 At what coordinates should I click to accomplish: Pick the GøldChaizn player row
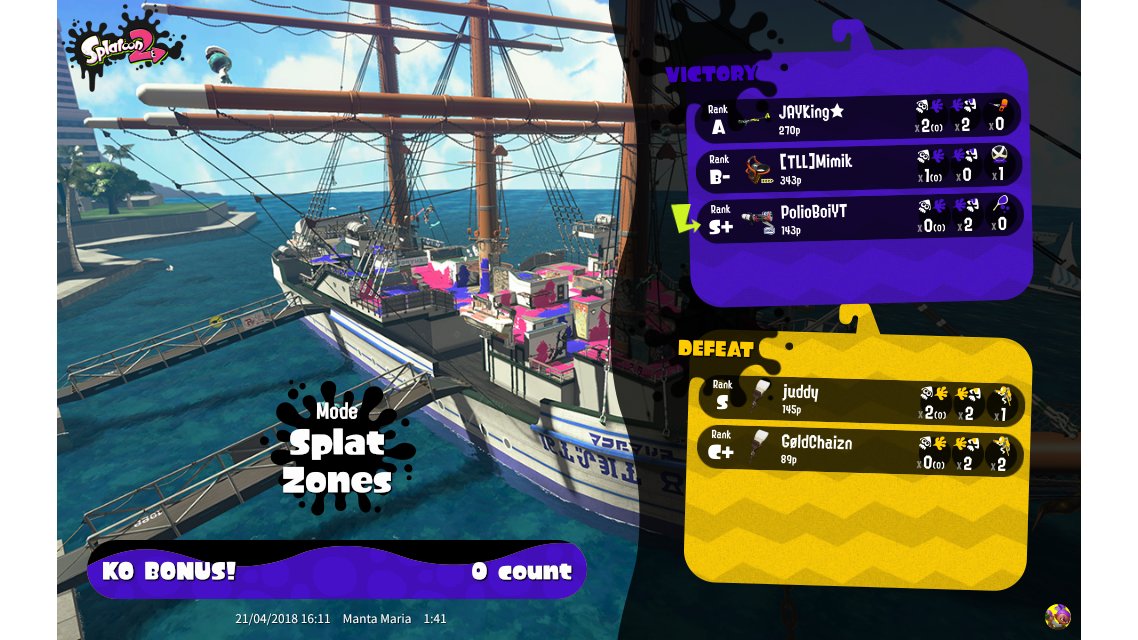pos(858,449)
